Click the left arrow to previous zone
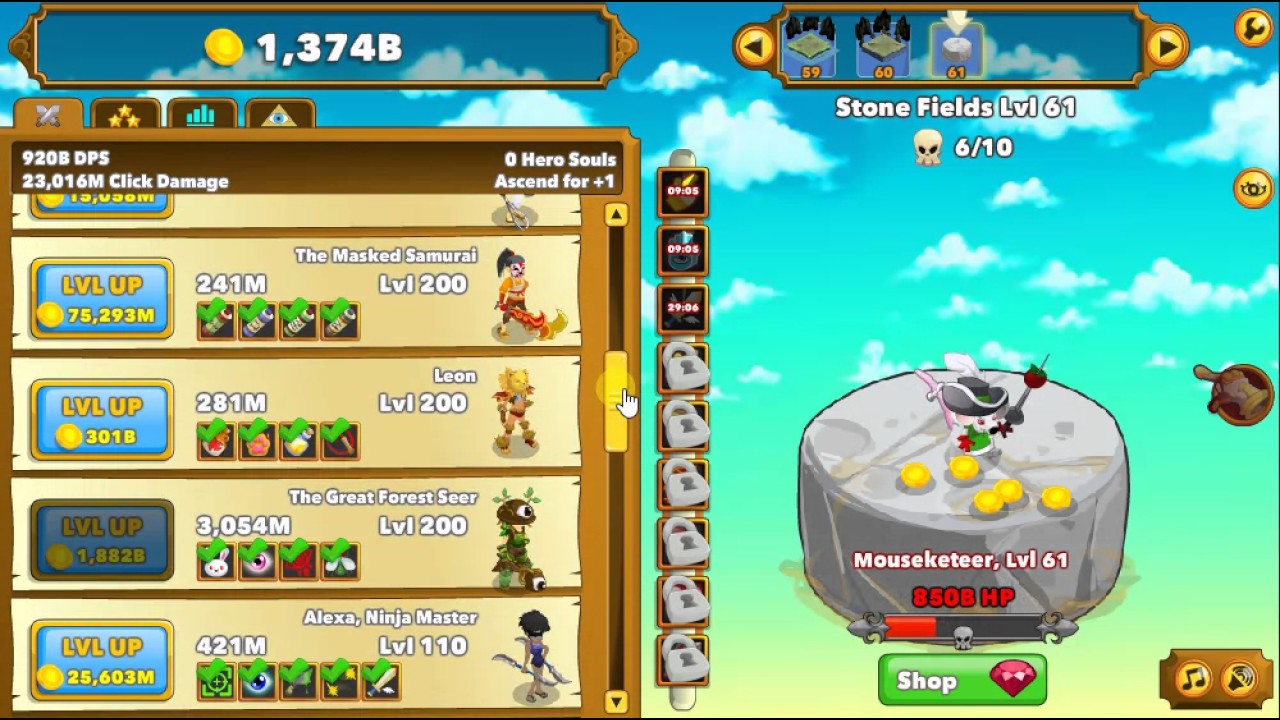Image resolution: width=1280 pixels, height=720 pixels. (x=757, y=45)
